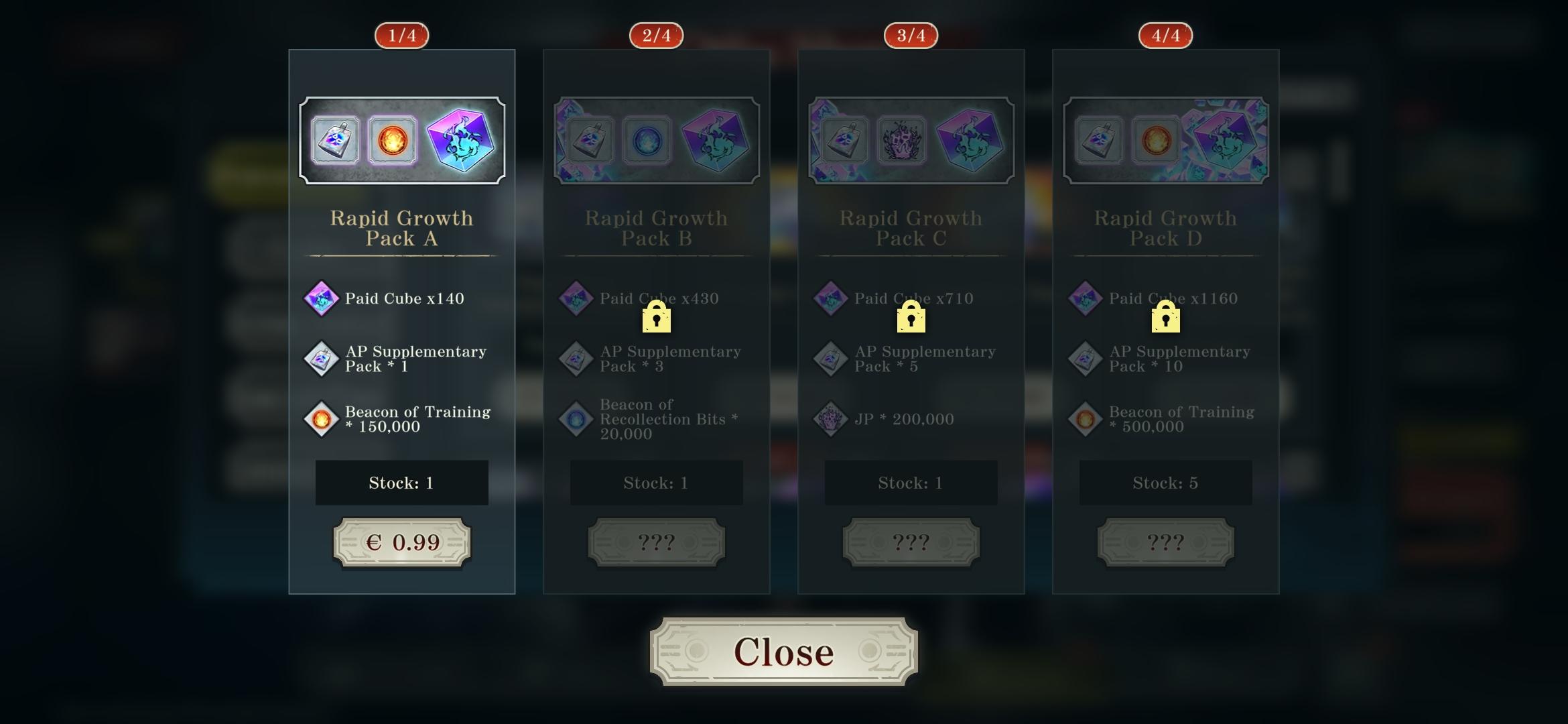This screenshot has width=1568, height=724.
Task: Select the Beacon of Recollection Bits icon
Action: point(574,418)
